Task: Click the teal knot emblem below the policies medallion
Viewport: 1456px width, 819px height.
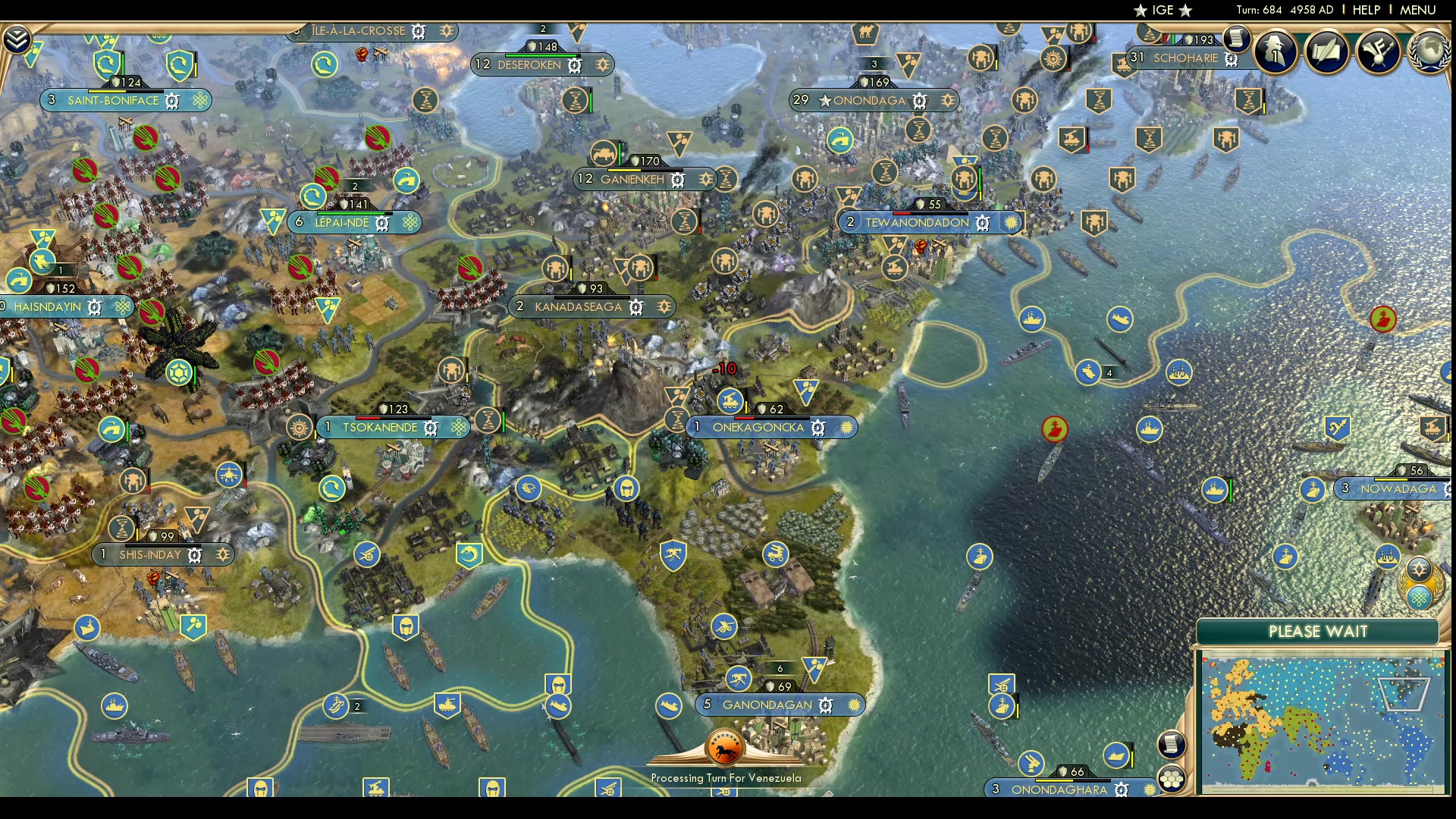Action: click(1420, 597)
